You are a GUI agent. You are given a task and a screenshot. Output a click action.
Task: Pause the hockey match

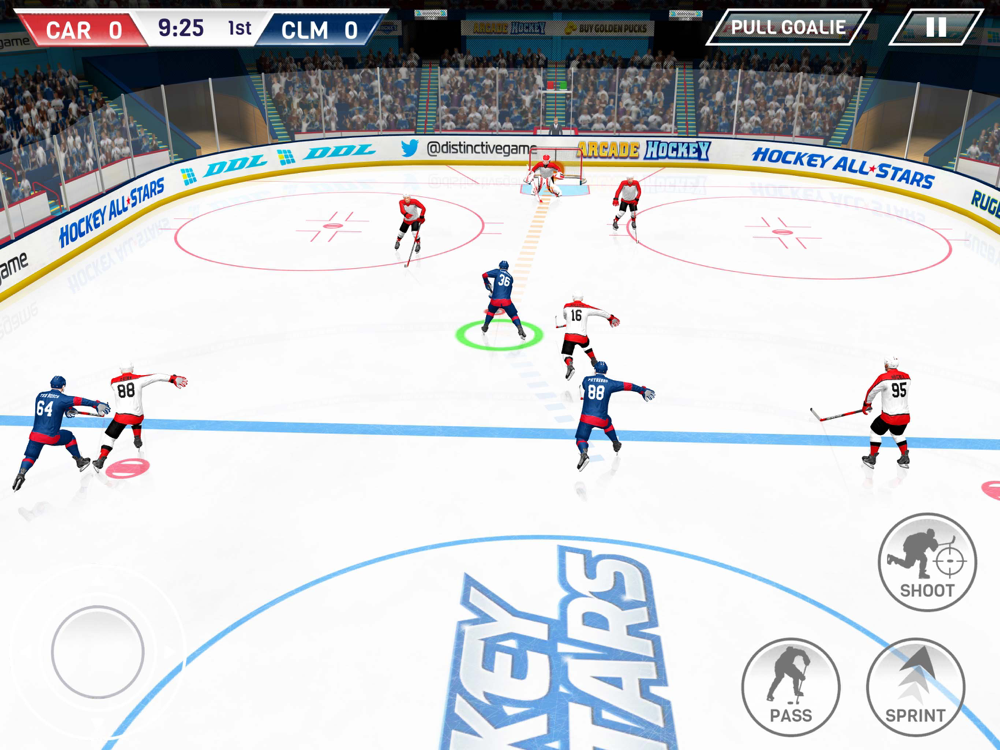[x=936, y=27]
